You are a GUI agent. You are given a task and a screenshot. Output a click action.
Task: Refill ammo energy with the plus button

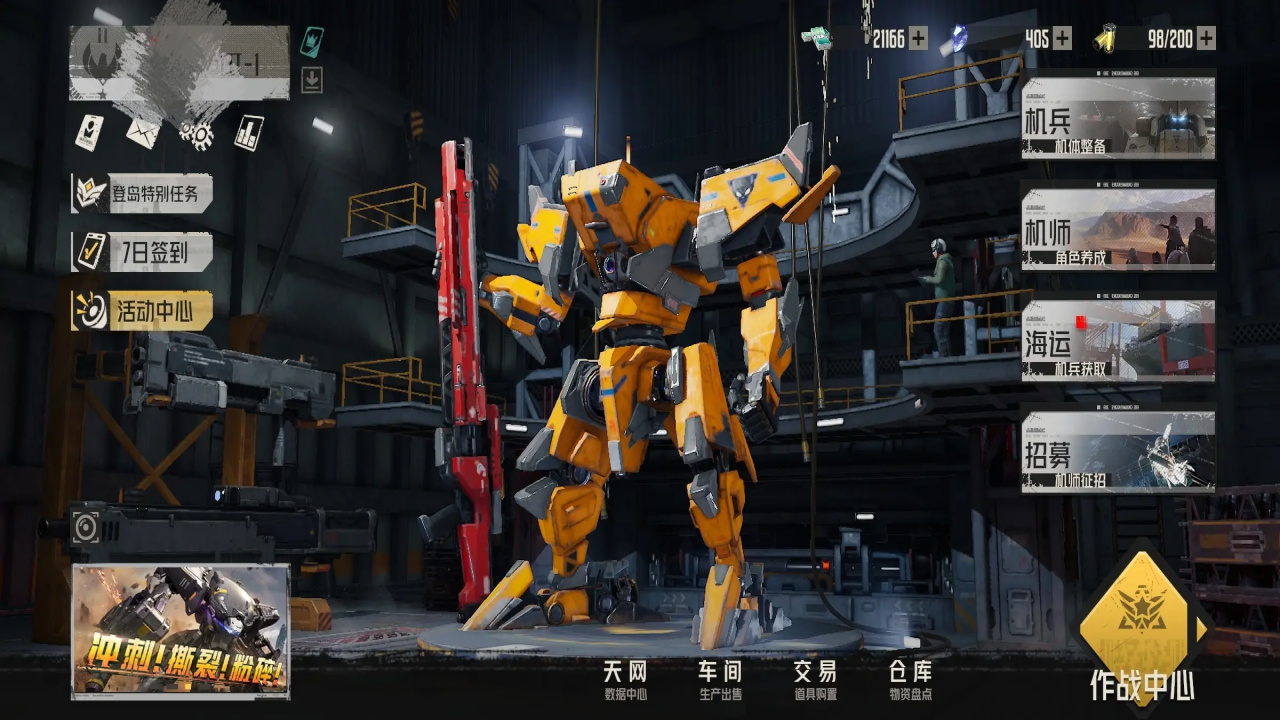pos(1206,39)
